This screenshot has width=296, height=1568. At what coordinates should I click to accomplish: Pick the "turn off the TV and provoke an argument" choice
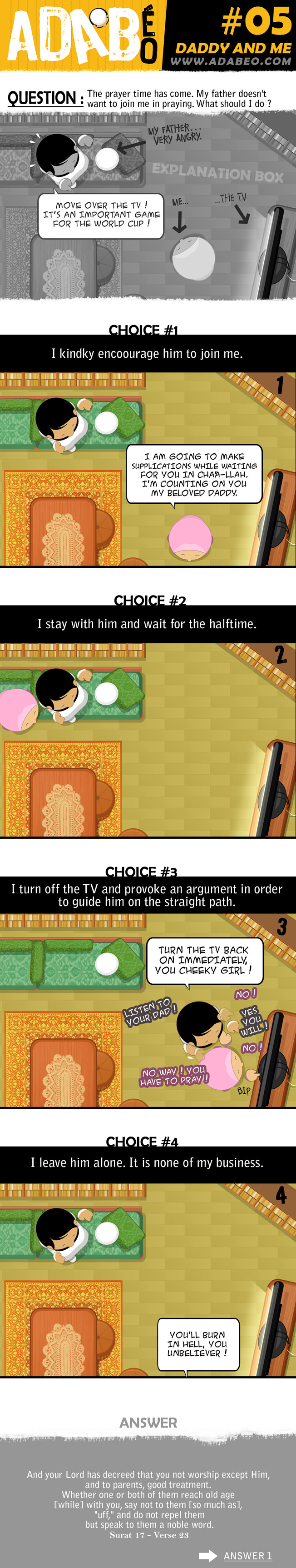point(147,896)
